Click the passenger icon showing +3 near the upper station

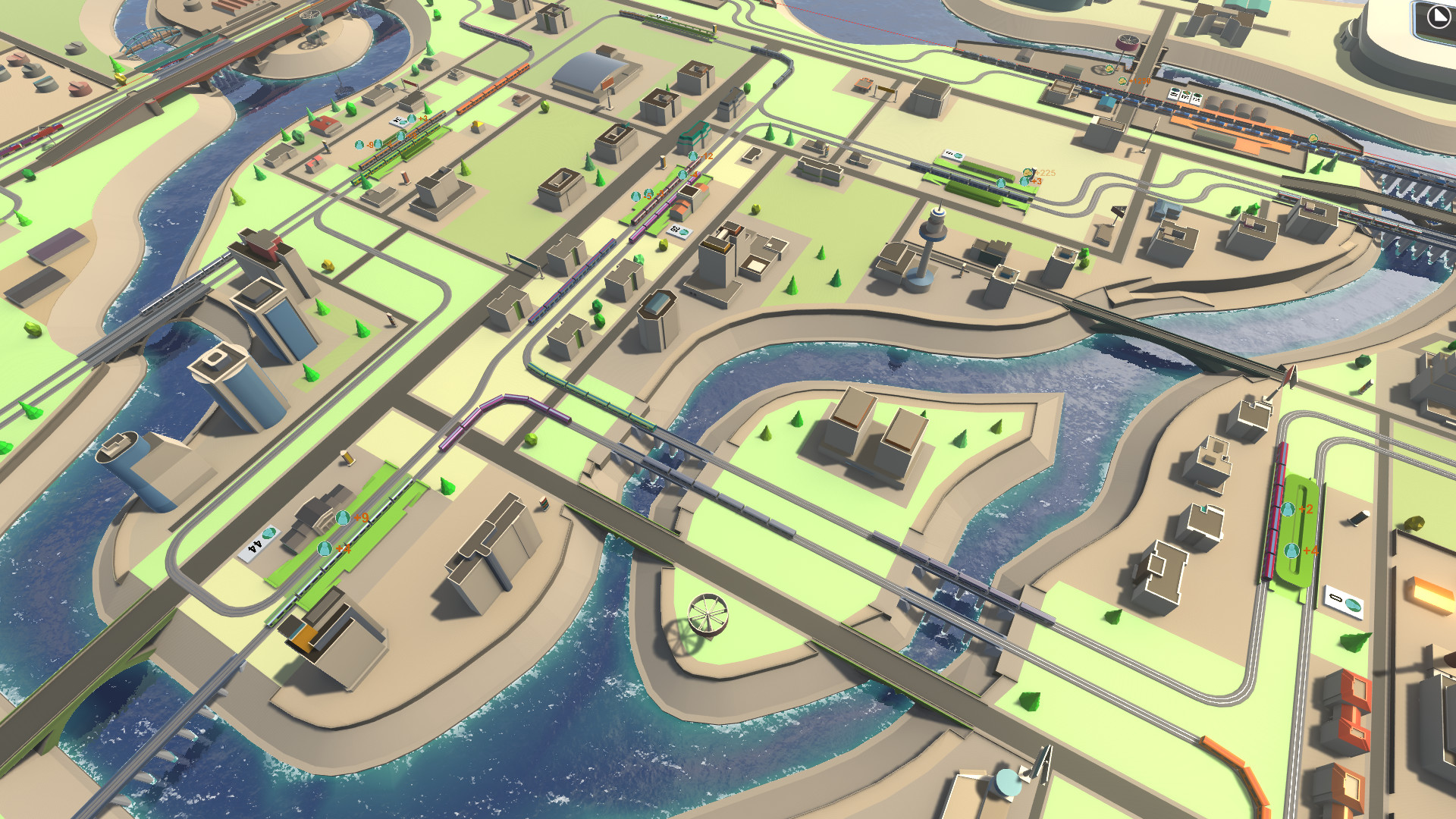1025,182
